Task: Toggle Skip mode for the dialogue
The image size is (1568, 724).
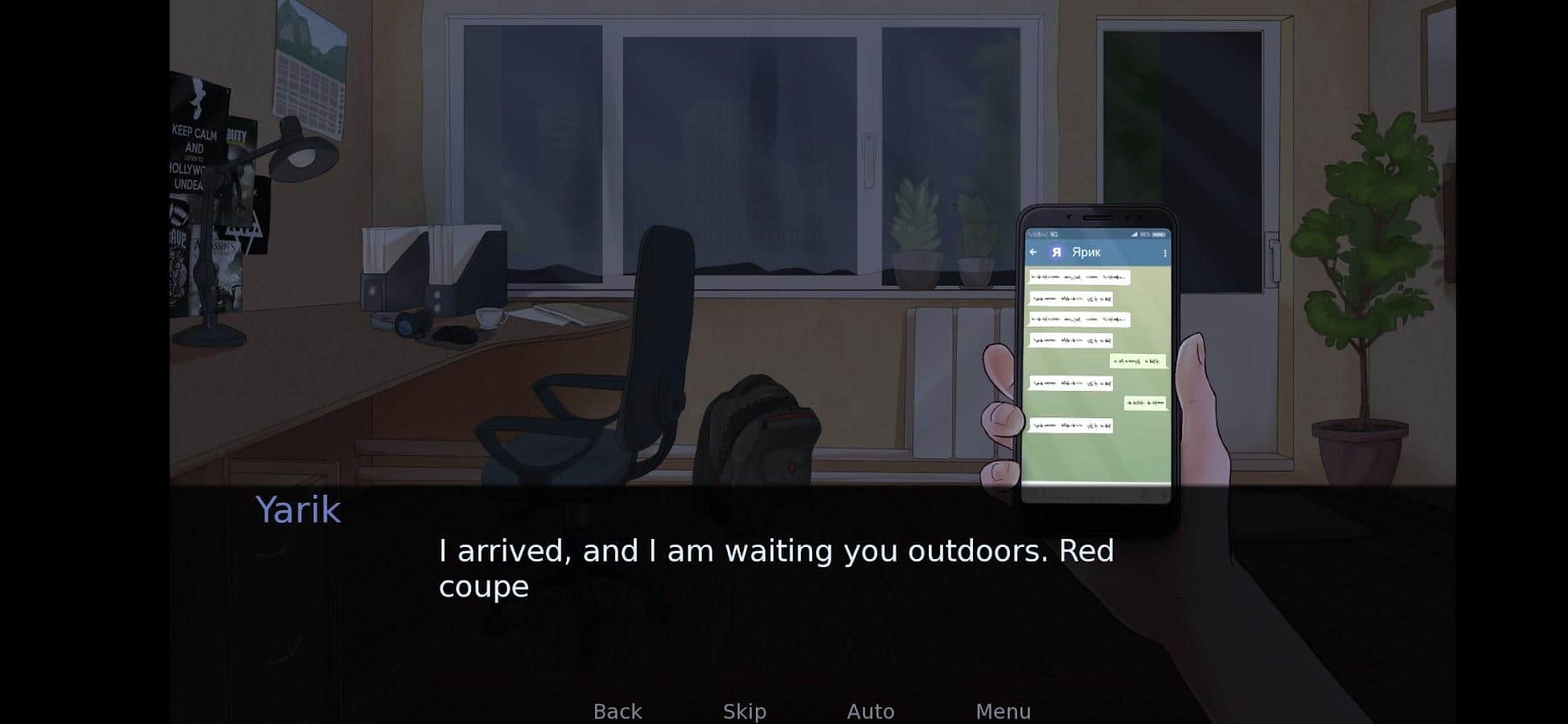Action: (x=743, y=711)
